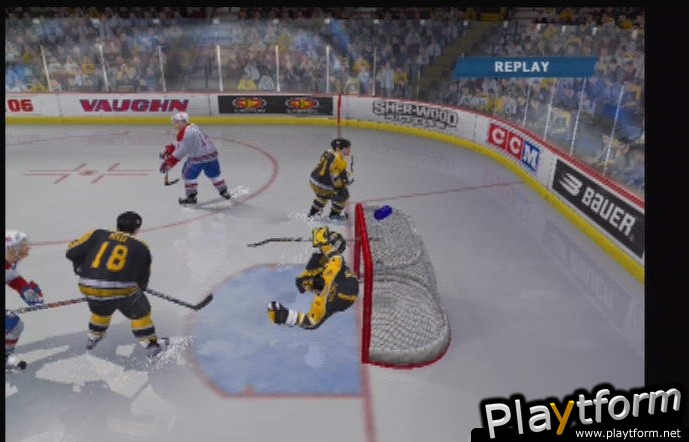Open the Playtform watermark logo

[x=580, y=412]
